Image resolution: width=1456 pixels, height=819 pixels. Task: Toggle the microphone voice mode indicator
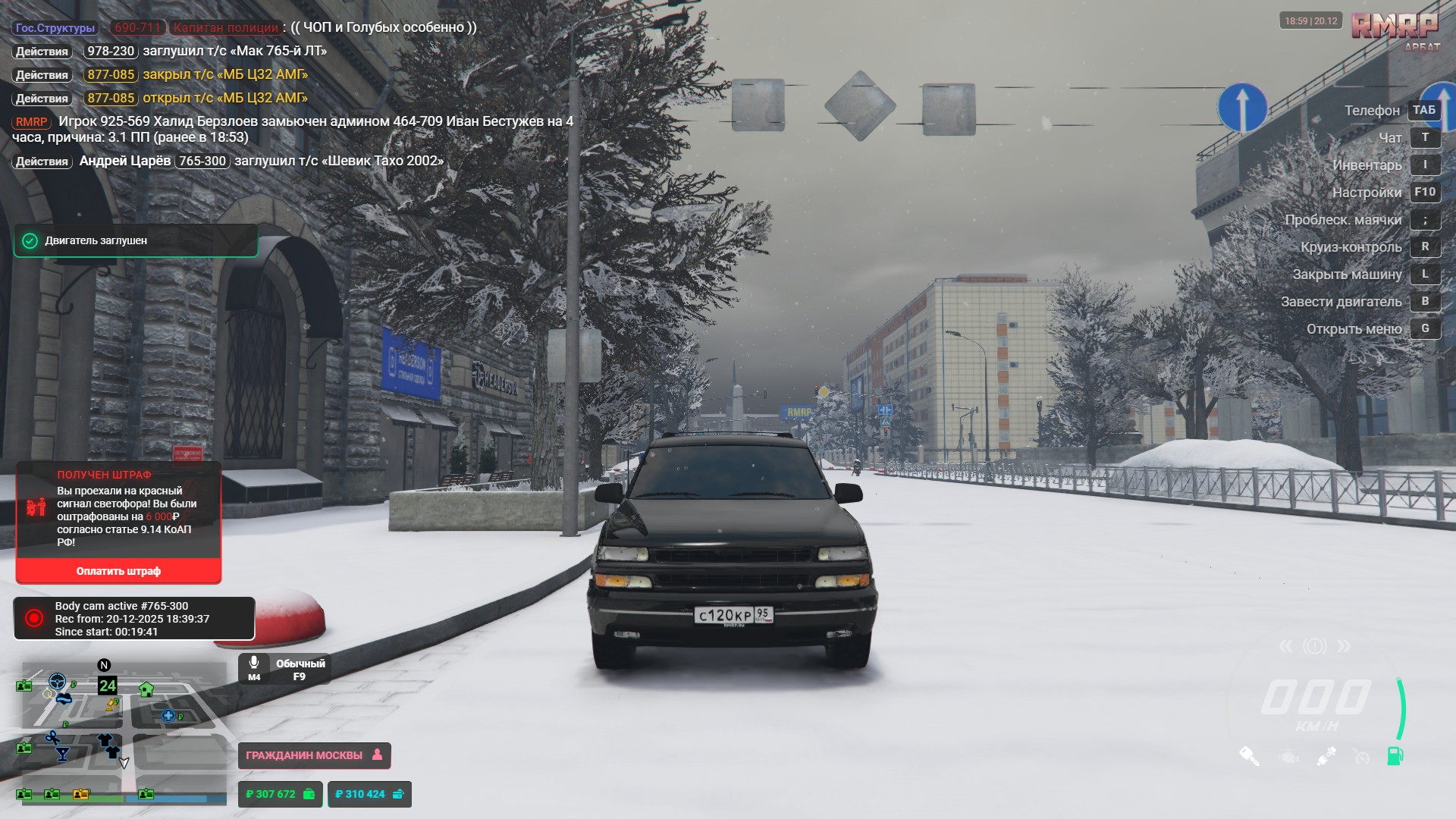pos(284,669)
